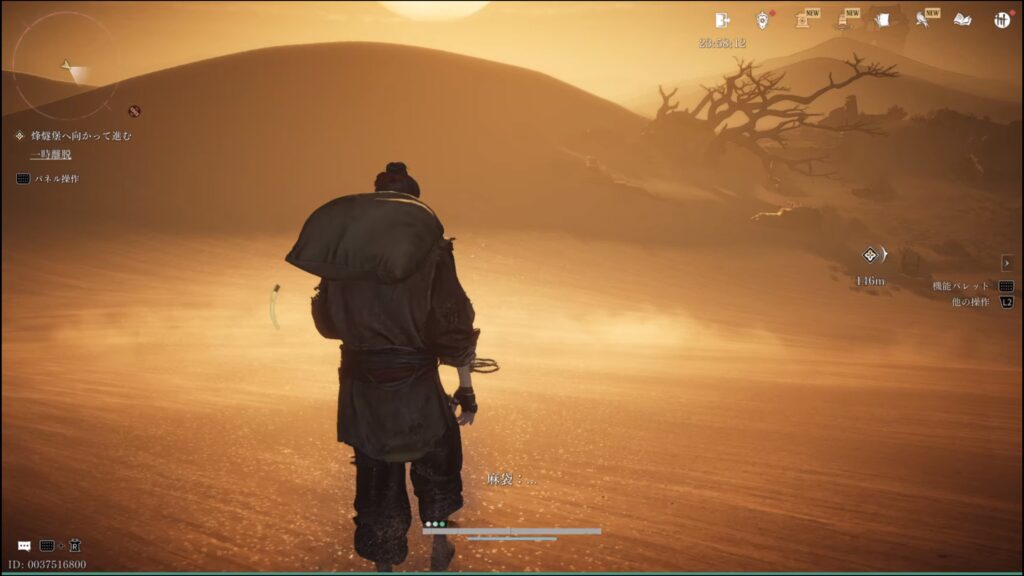The image size is (1024, 576).
Task: Open the chat speech bubble icon
Action: 24,546
